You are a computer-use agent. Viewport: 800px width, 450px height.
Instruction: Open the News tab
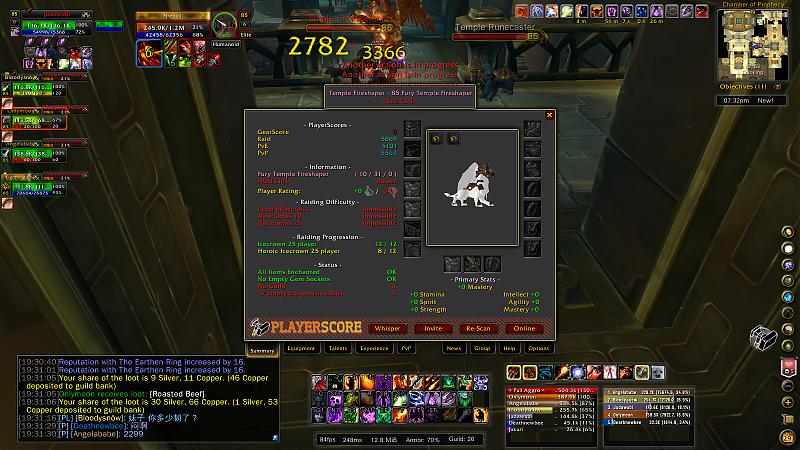454,349
